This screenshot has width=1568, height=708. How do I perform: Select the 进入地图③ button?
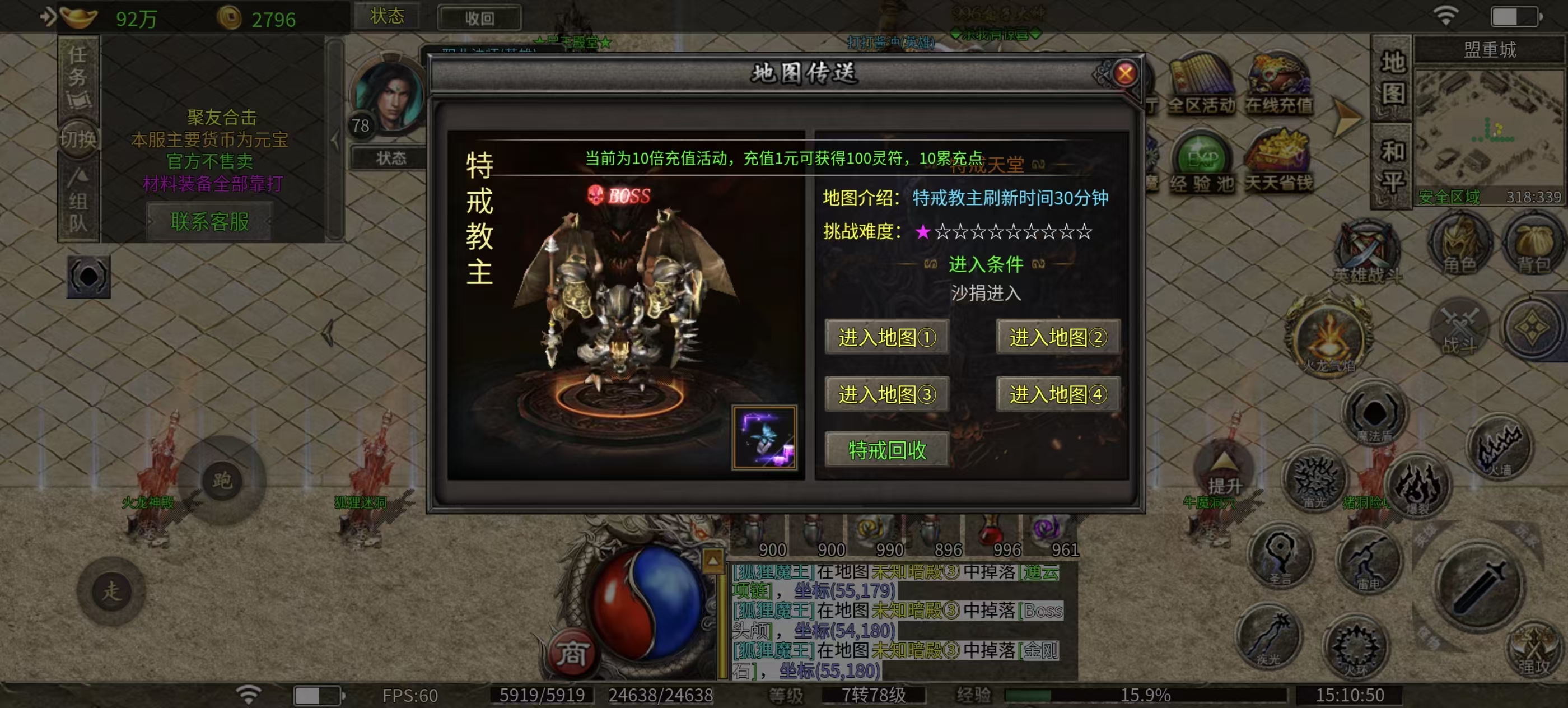[886, 394]
